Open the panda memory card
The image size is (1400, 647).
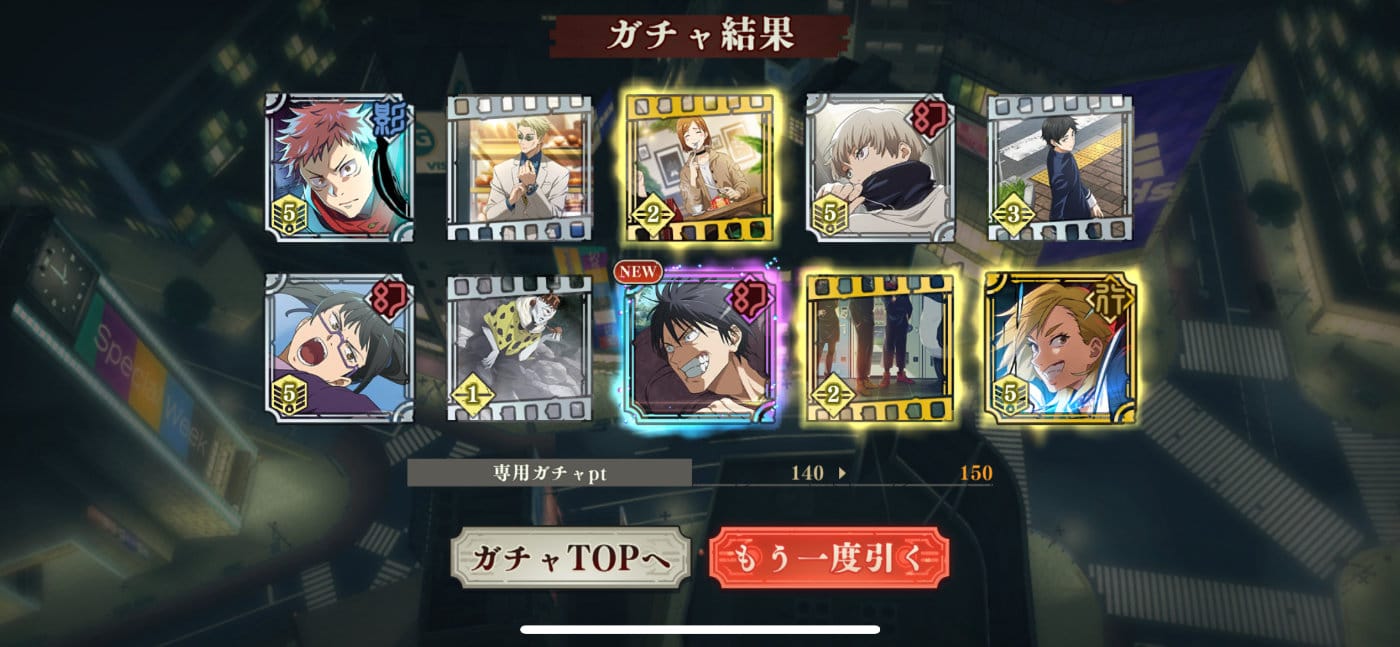point(520,347)
